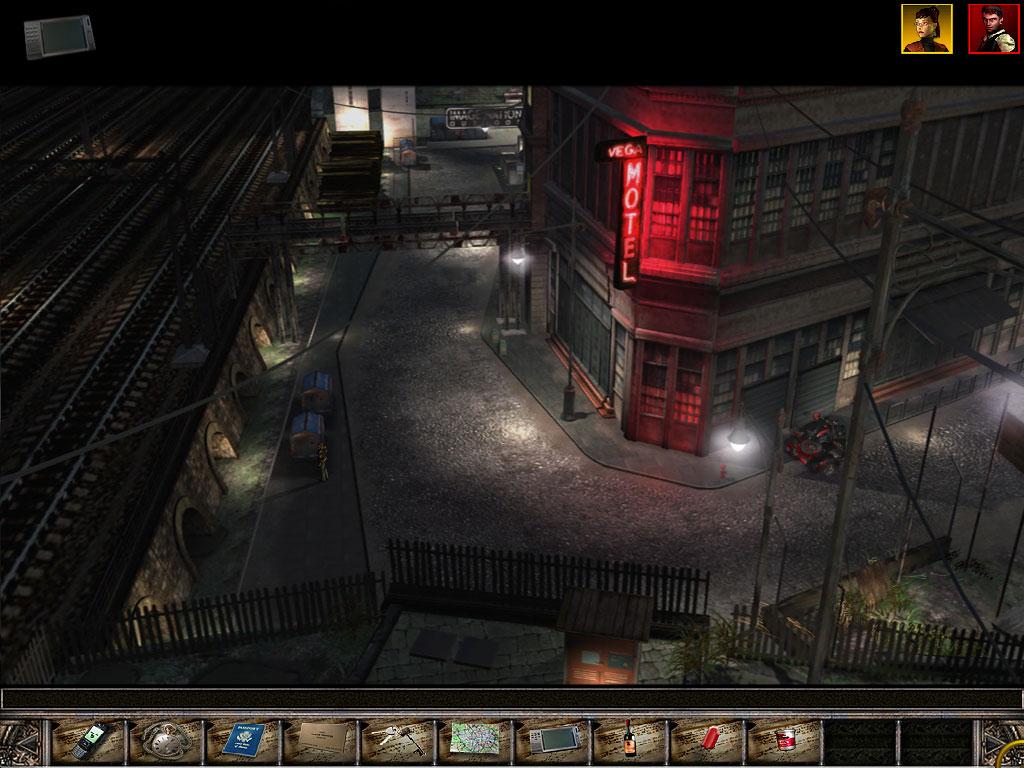Image resolution: width=1024 pixels, height=768 pixels.
Task: Pick the dark bottle in the inventory
Action: coord(629,740)
